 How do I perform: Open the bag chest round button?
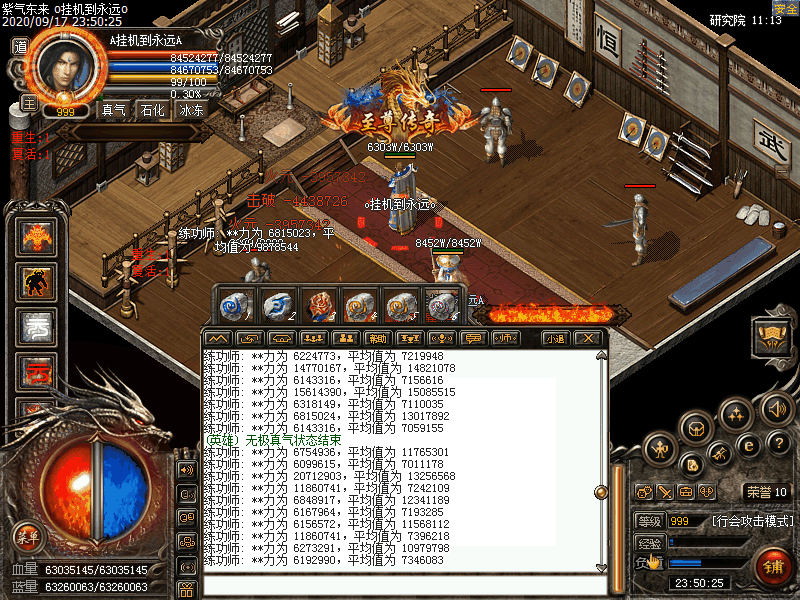point(695,429)
